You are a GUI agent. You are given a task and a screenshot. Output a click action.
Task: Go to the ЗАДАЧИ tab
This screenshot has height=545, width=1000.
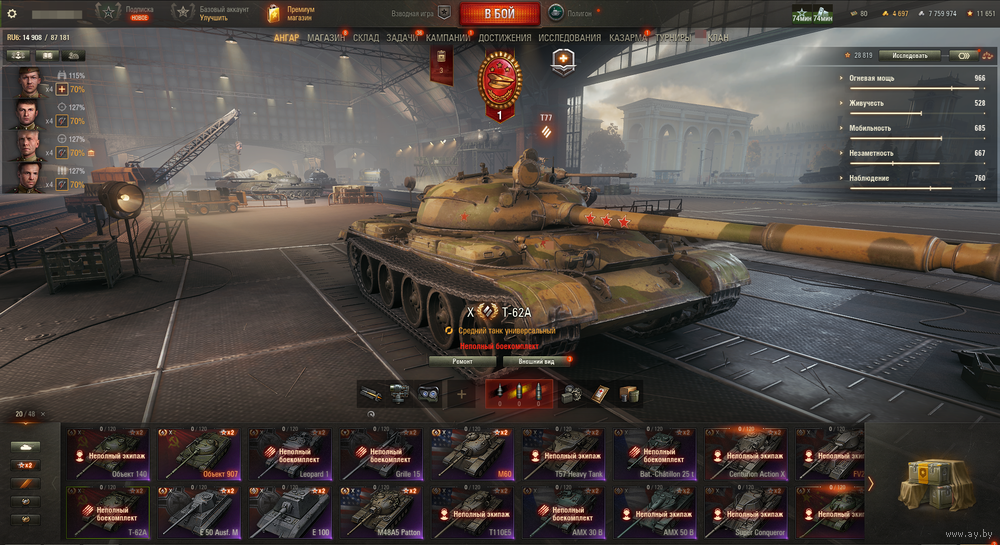pos(402,38)
